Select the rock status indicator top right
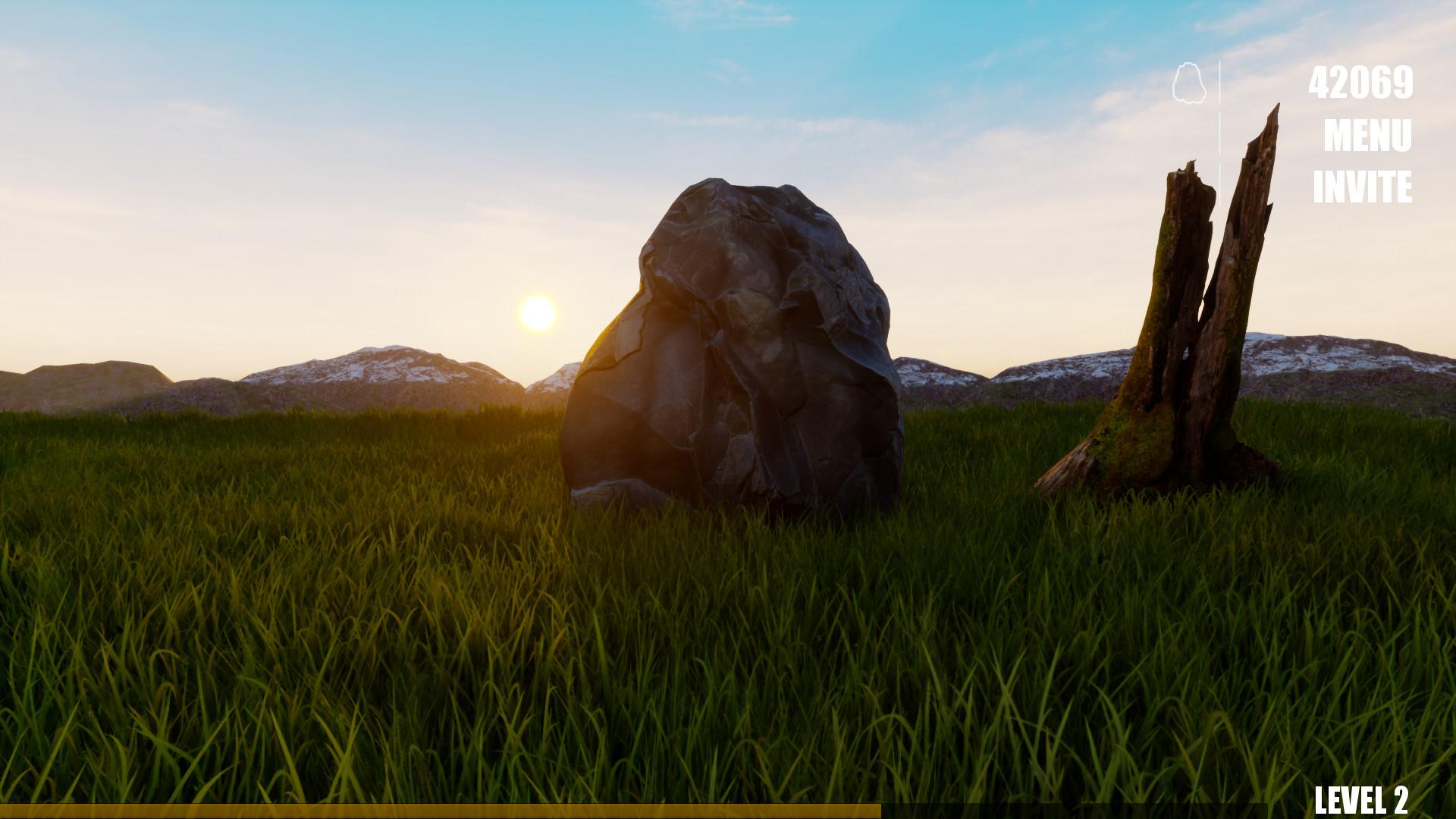 pyautogui.click(x=1191, y=81)
